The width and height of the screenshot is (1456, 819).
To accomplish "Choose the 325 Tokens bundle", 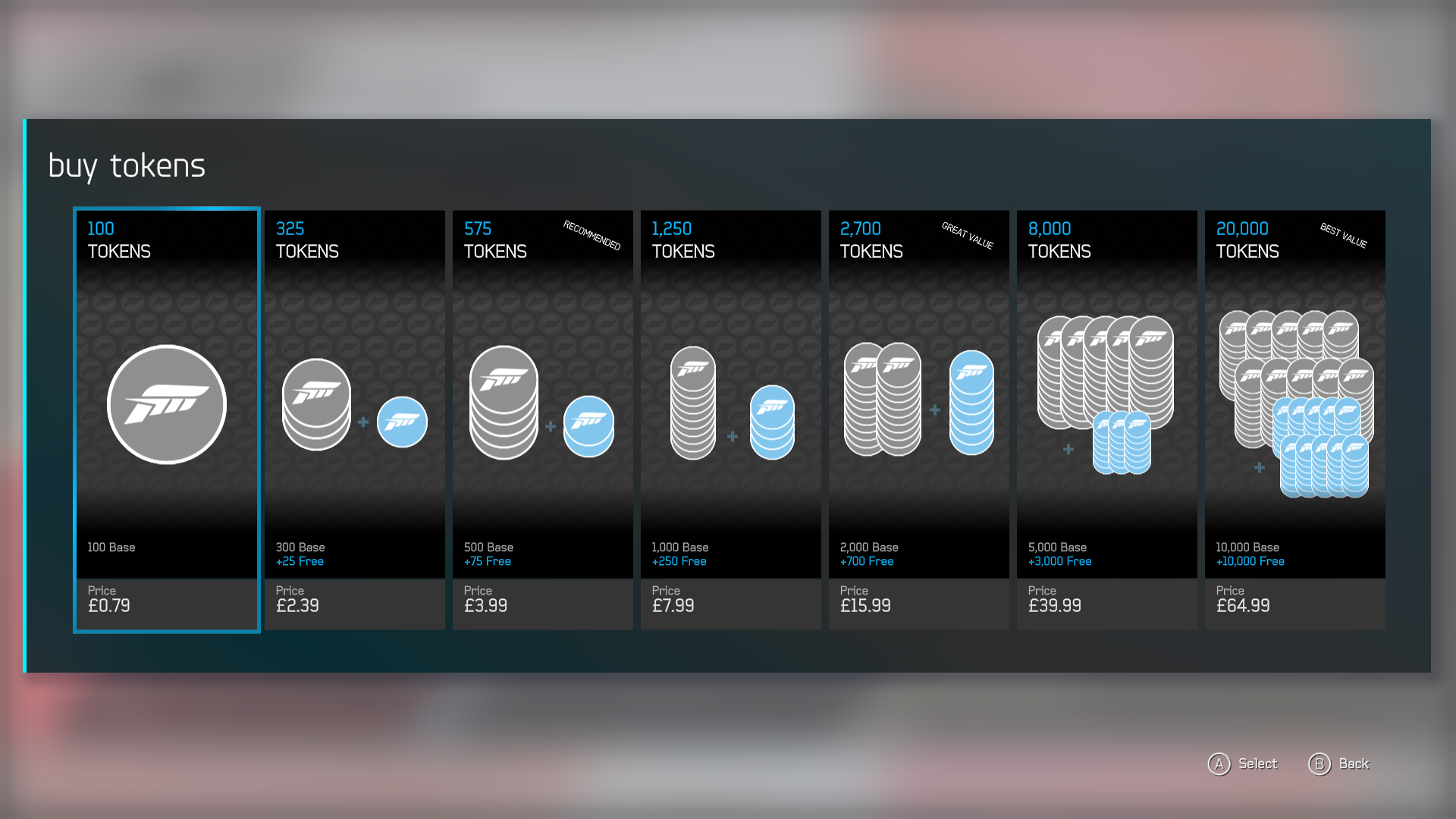I will pyautogui.click(x=354, y=419).
